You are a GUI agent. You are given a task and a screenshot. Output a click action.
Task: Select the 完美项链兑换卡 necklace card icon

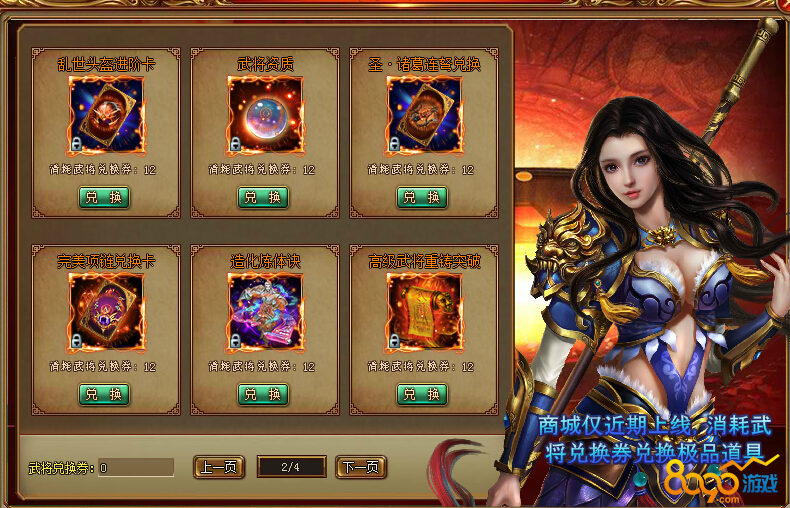pyautogui.click(x=105, y=312)
